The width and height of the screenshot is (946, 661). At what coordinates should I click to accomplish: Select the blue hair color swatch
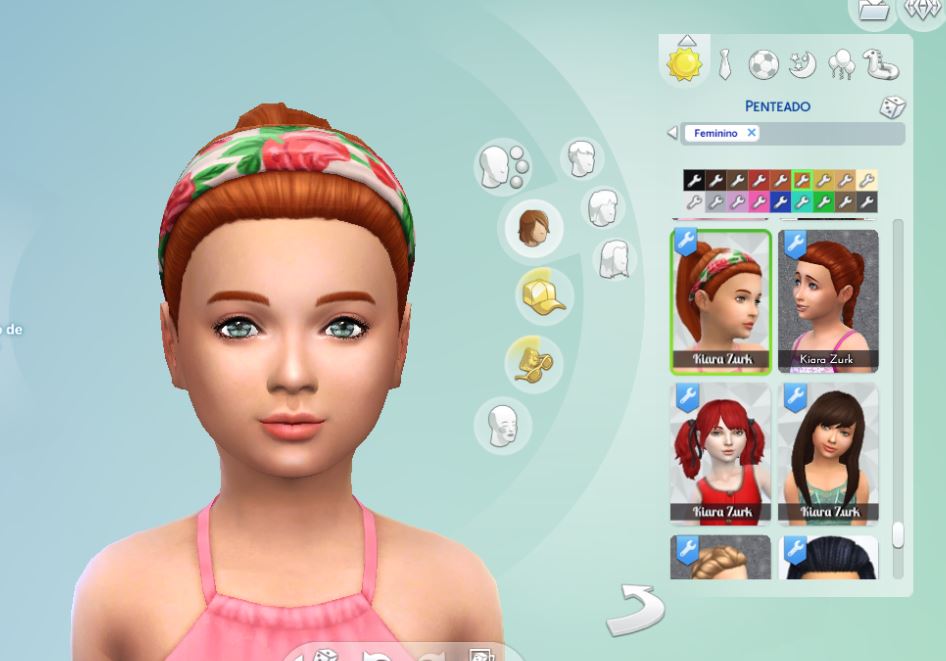coord(780,202)
